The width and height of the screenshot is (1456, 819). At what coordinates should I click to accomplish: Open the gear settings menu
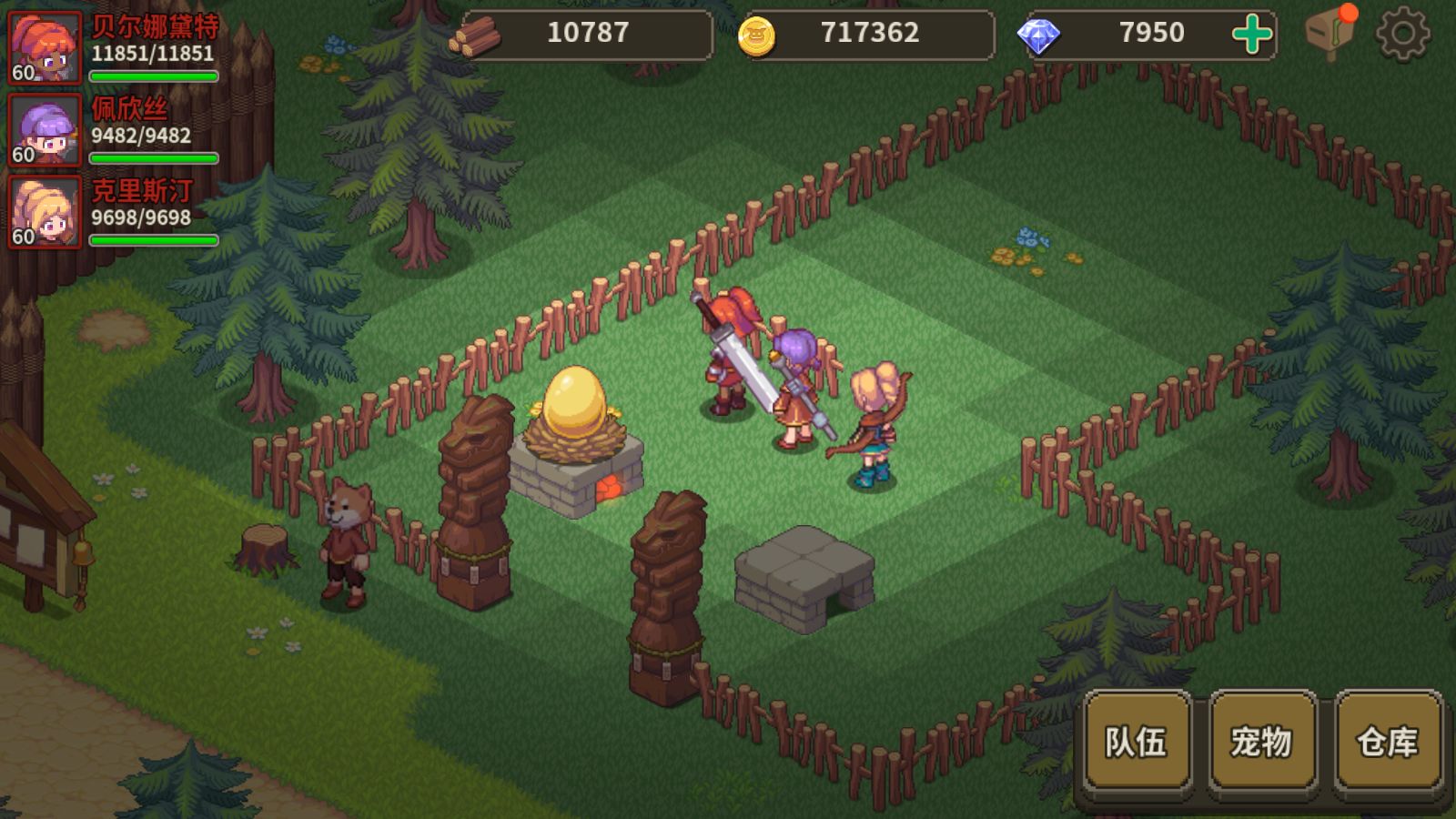(x=1401, y=35)
